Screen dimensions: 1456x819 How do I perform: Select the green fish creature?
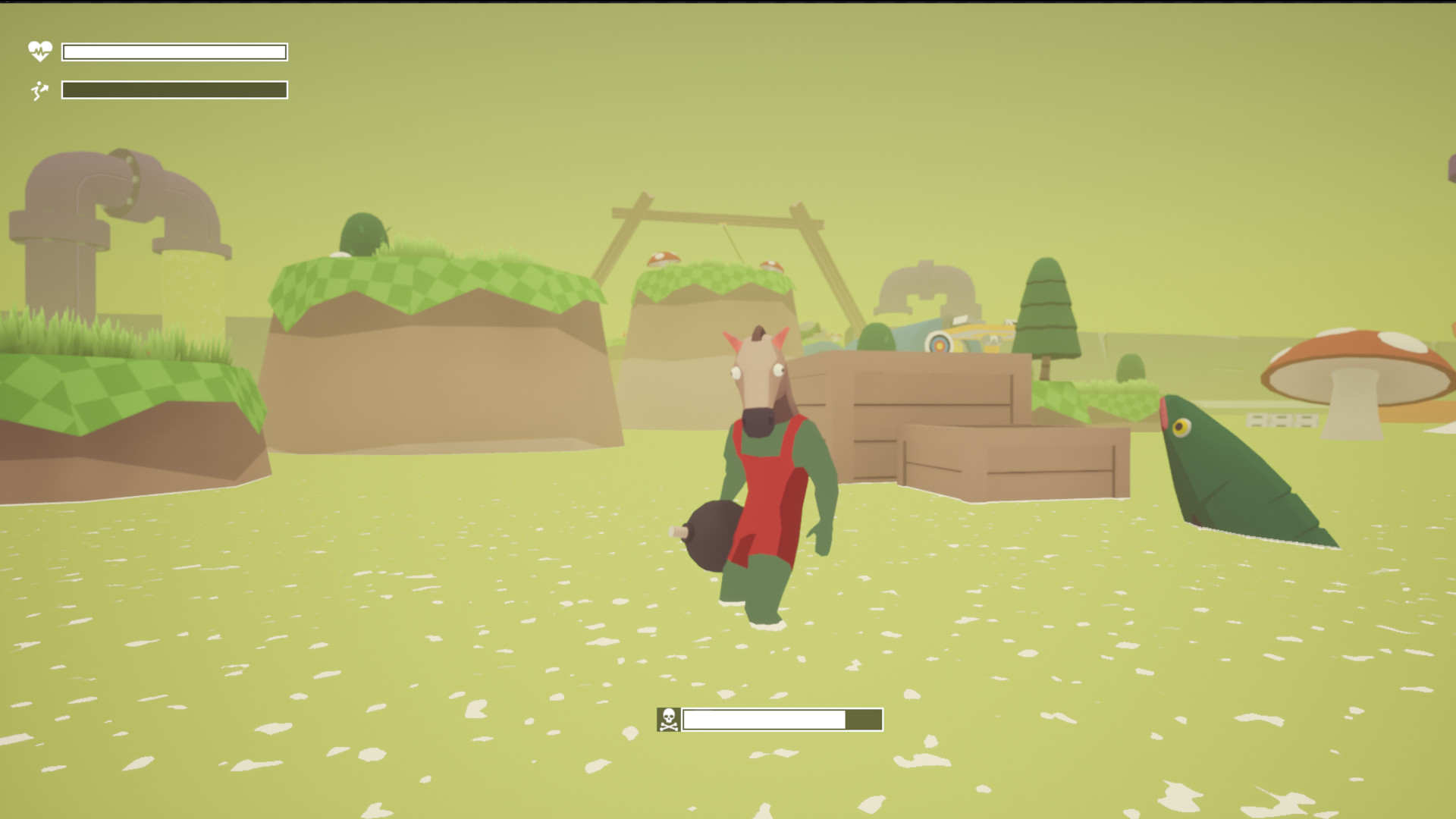tap(1244, 478)
